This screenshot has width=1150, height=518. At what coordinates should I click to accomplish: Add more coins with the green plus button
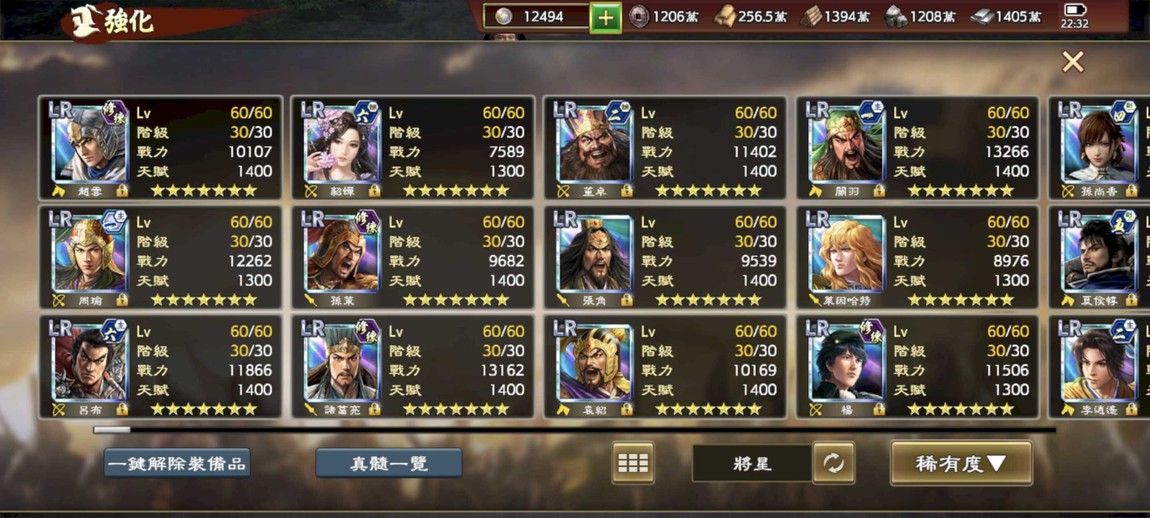point(605,18)
